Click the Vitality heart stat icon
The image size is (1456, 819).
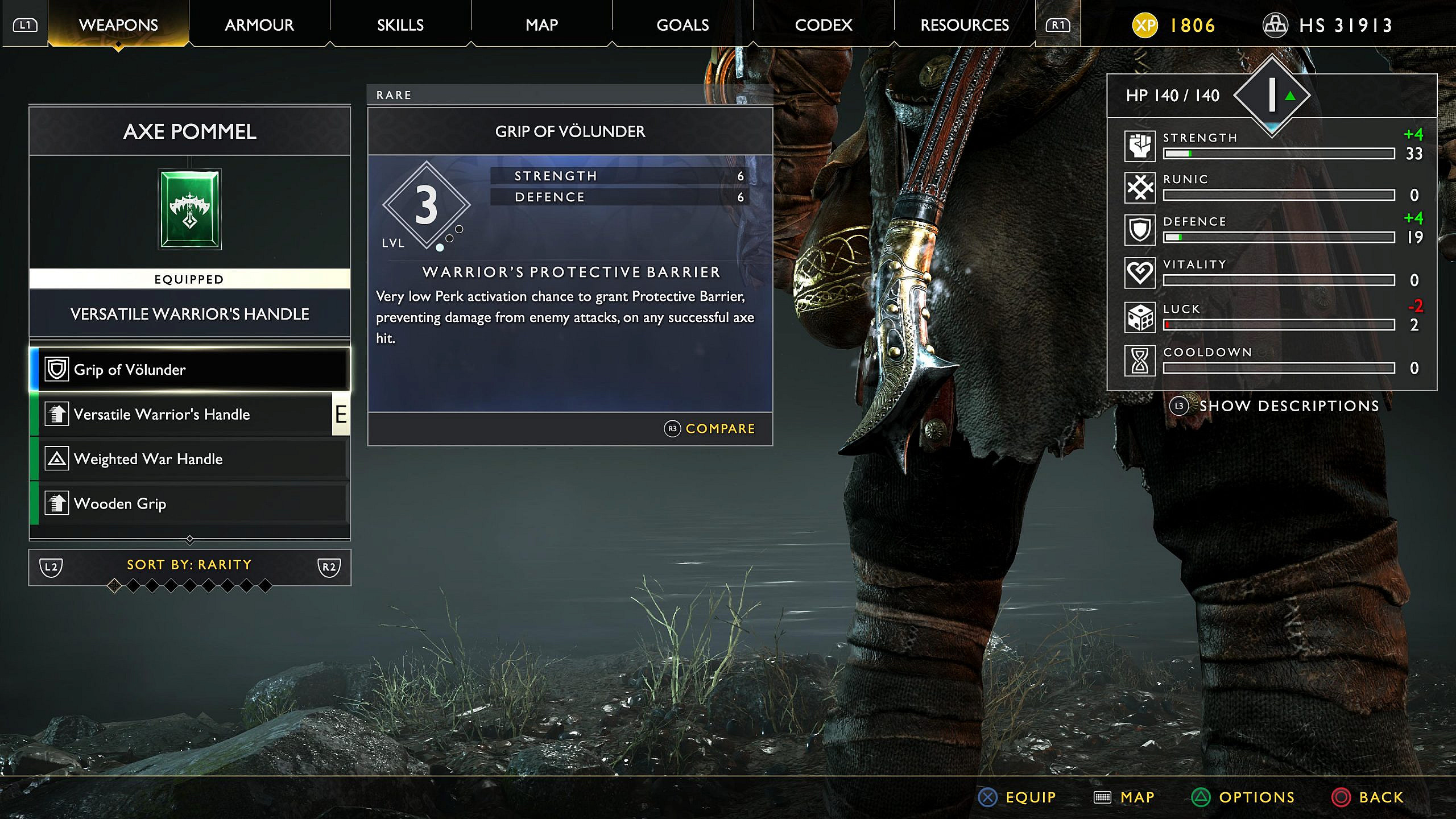(1140, 272)
